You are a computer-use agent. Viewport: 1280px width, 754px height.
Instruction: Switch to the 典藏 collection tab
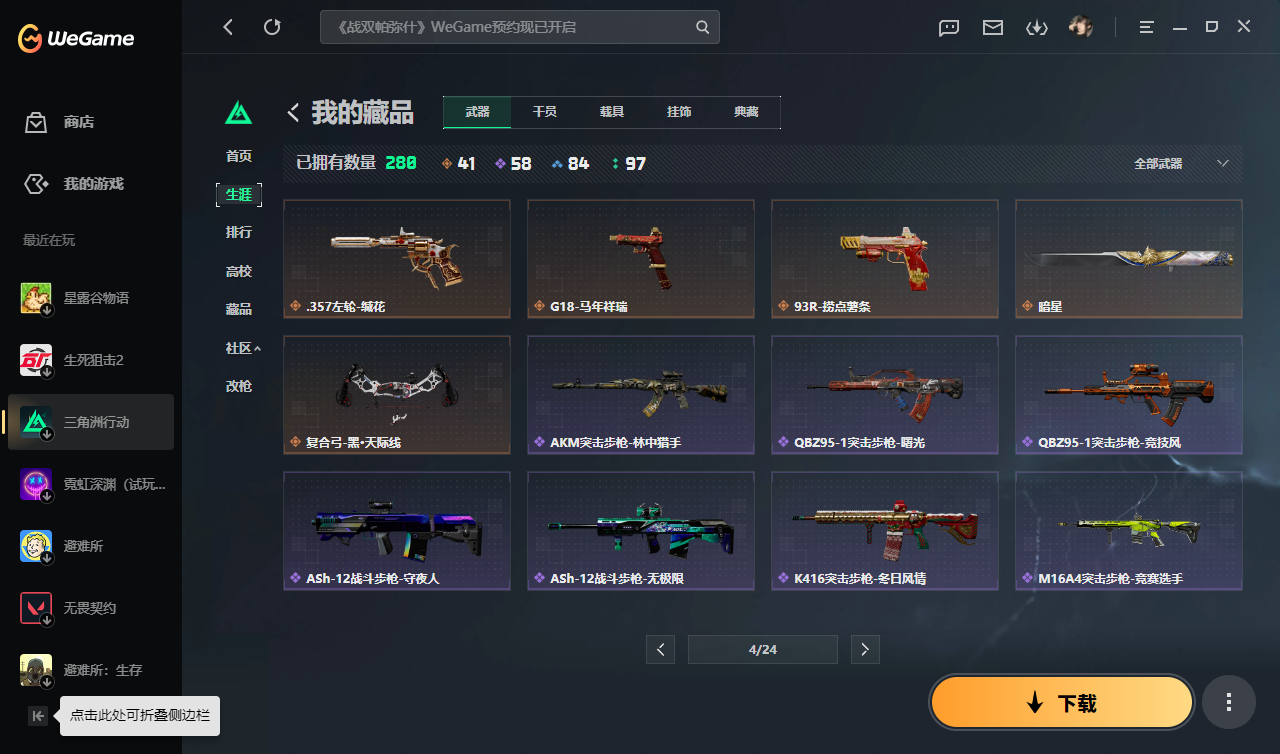pos(746,112)
